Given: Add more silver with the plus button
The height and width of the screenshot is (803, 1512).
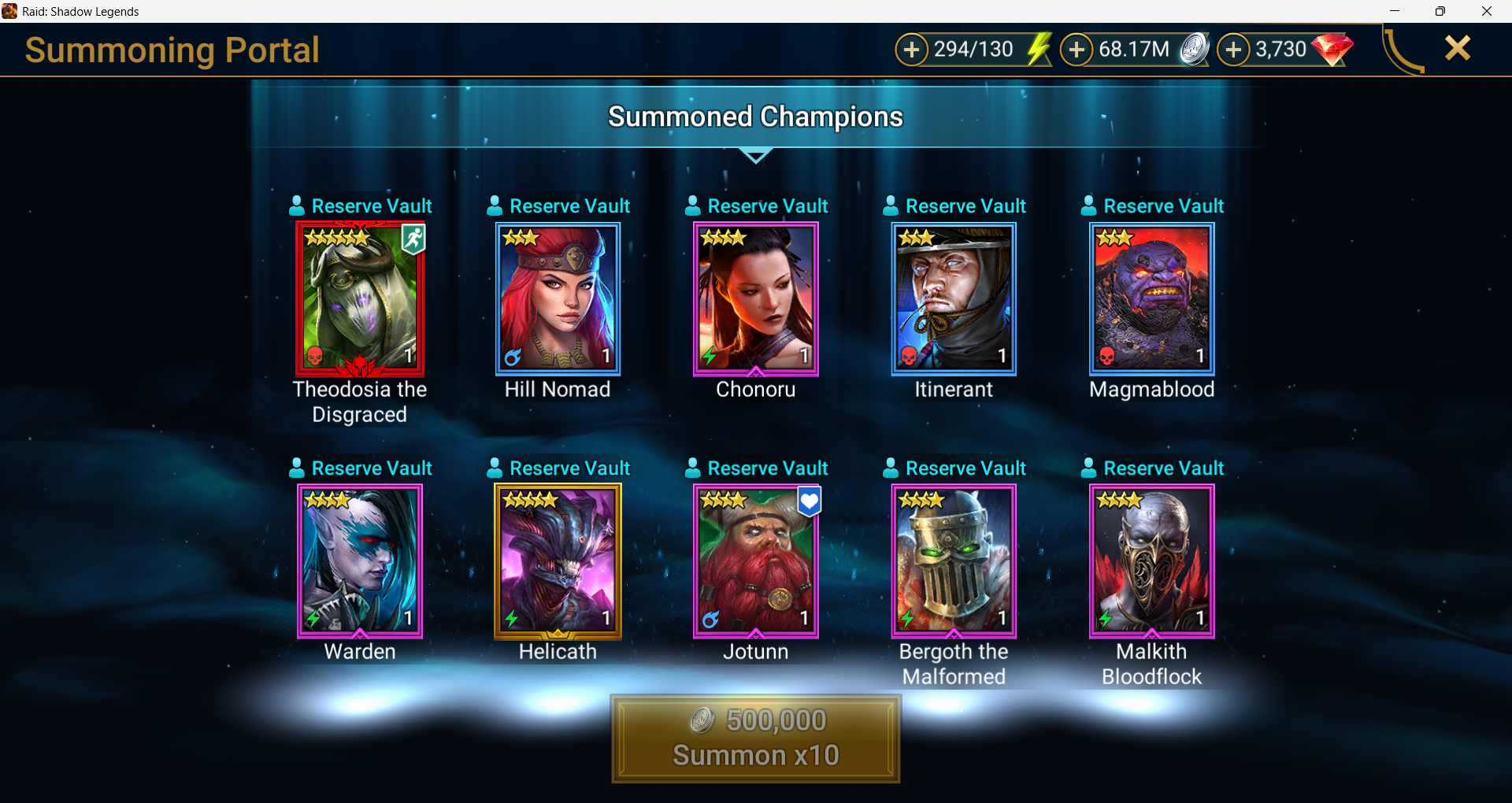Looking at the screenshot, I should tap(1076, 50).
